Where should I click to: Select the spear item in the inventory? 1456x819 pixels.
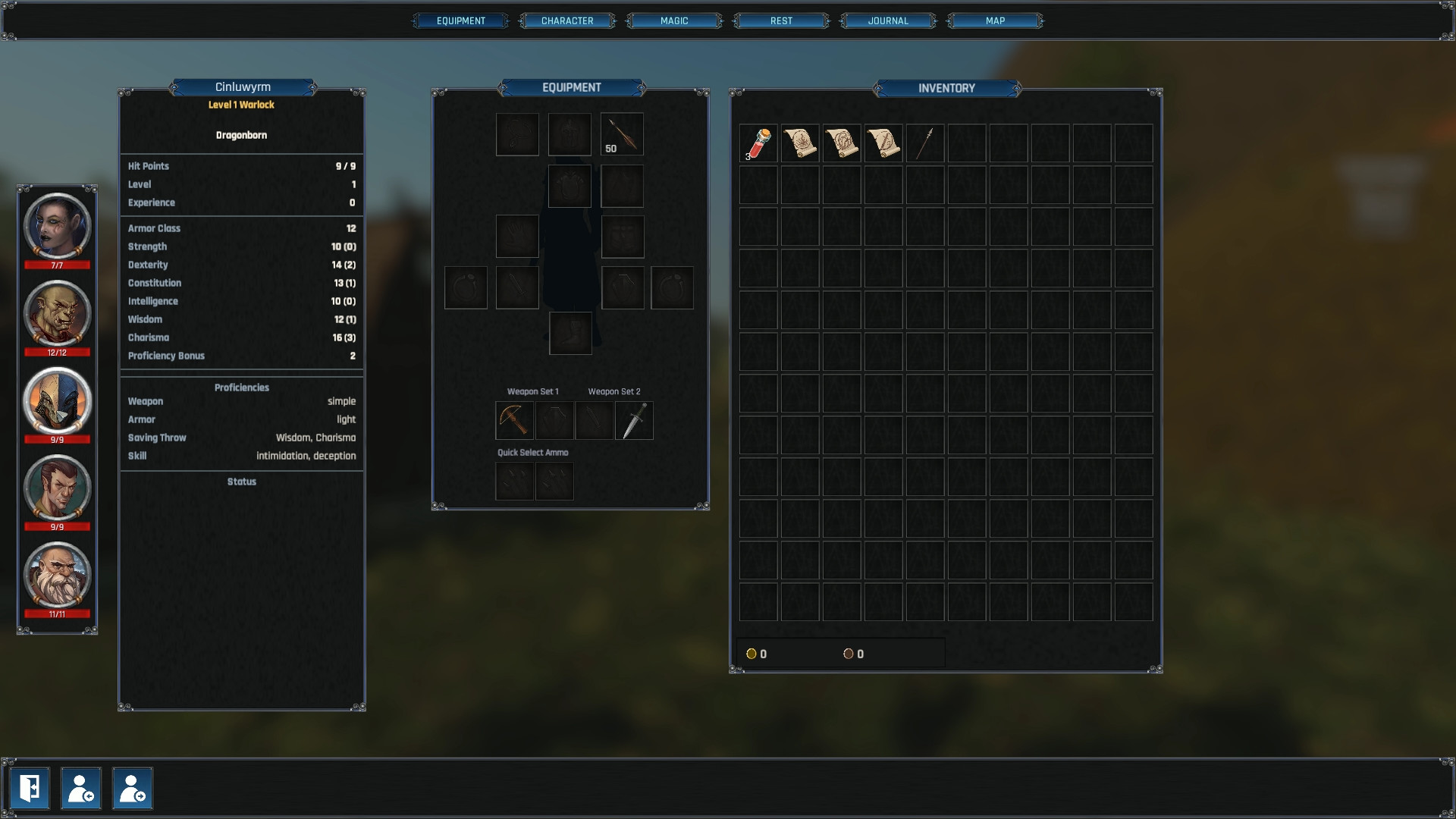point(924,143)
